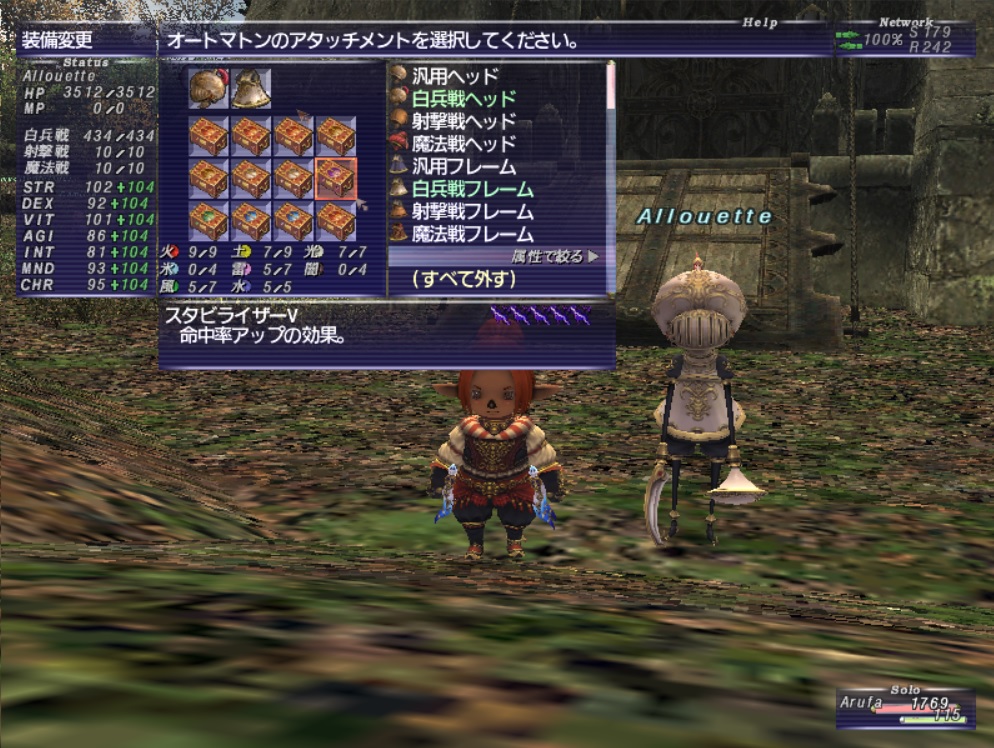Image resolution: width=994 pixels, height=748 pixels.
Task: Select 汎用ヘッド from the attachment list
Action: 455,75
